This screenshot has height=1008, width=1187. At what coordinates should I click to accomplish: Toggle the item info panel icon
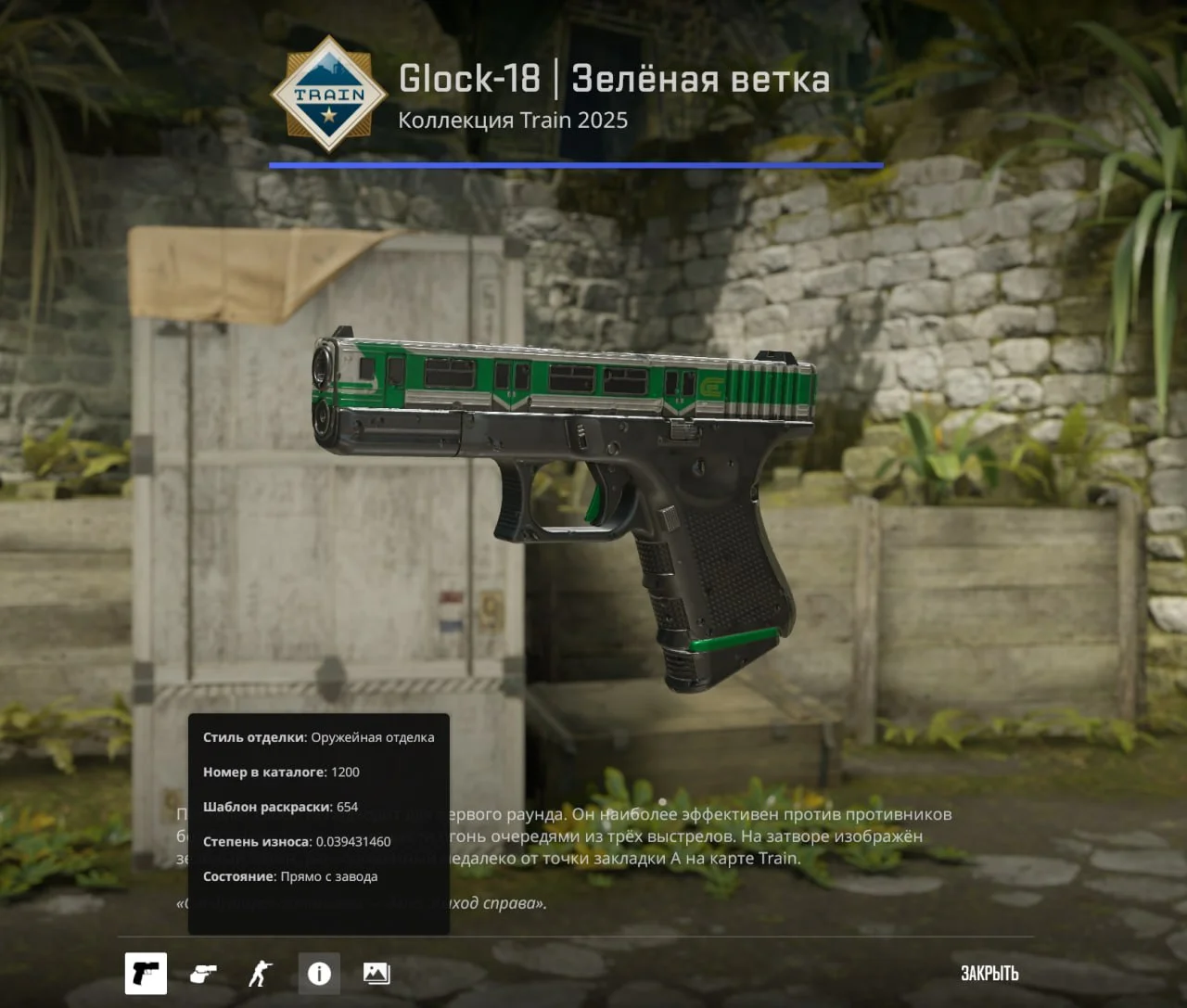[319, 973]
